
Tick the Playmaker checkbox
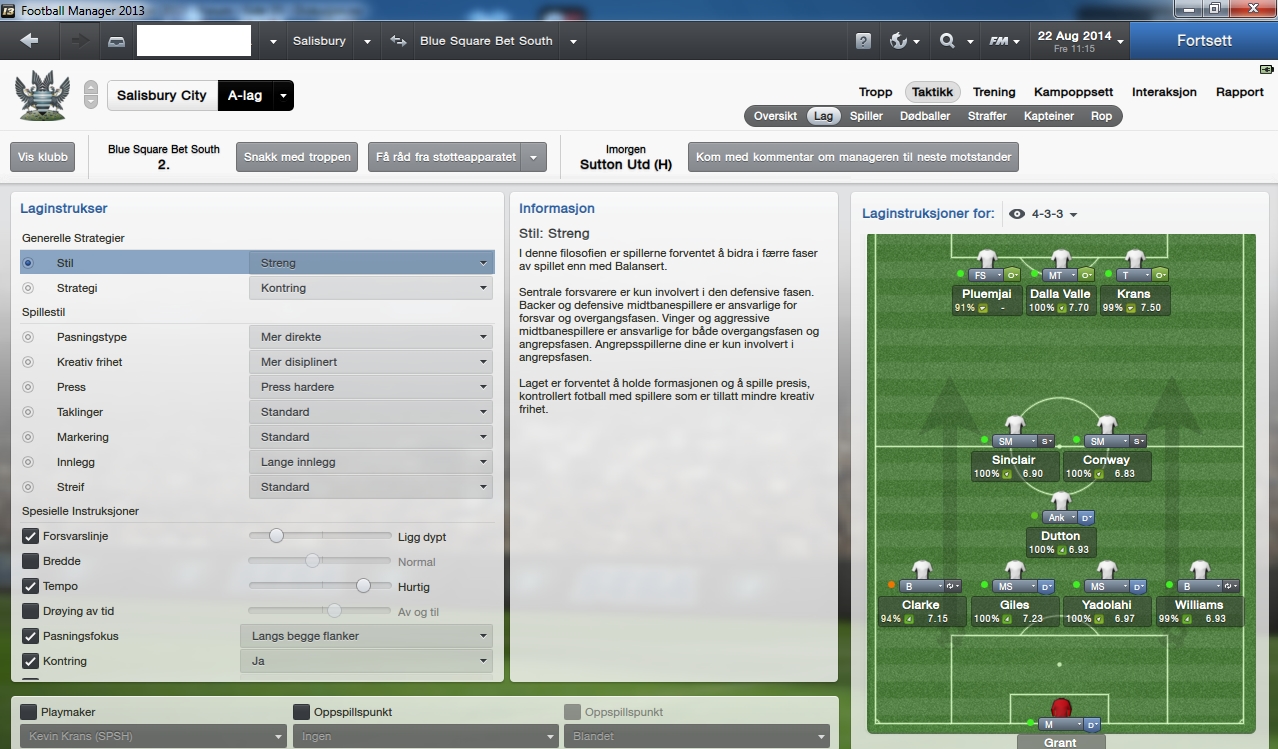coord(29,712)
